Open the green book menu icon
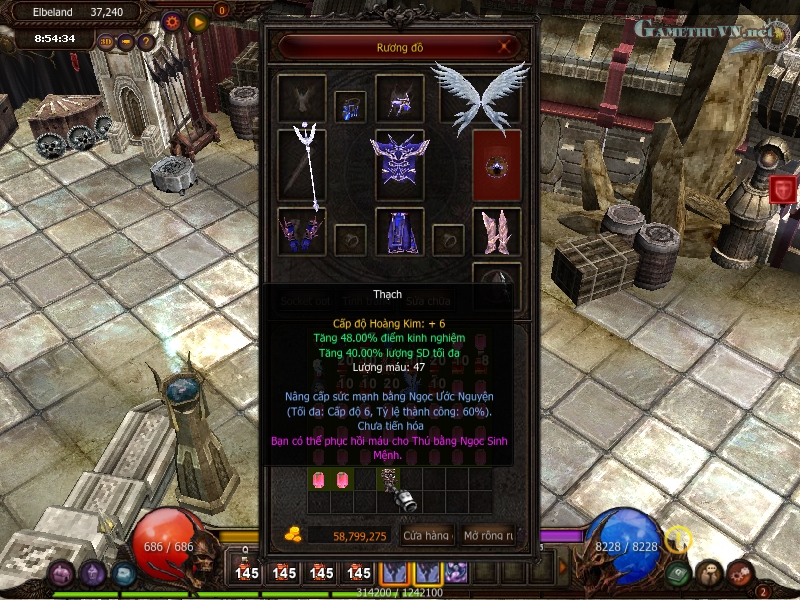The width and height of the screenshot is (800, 600). pos(677,573)
